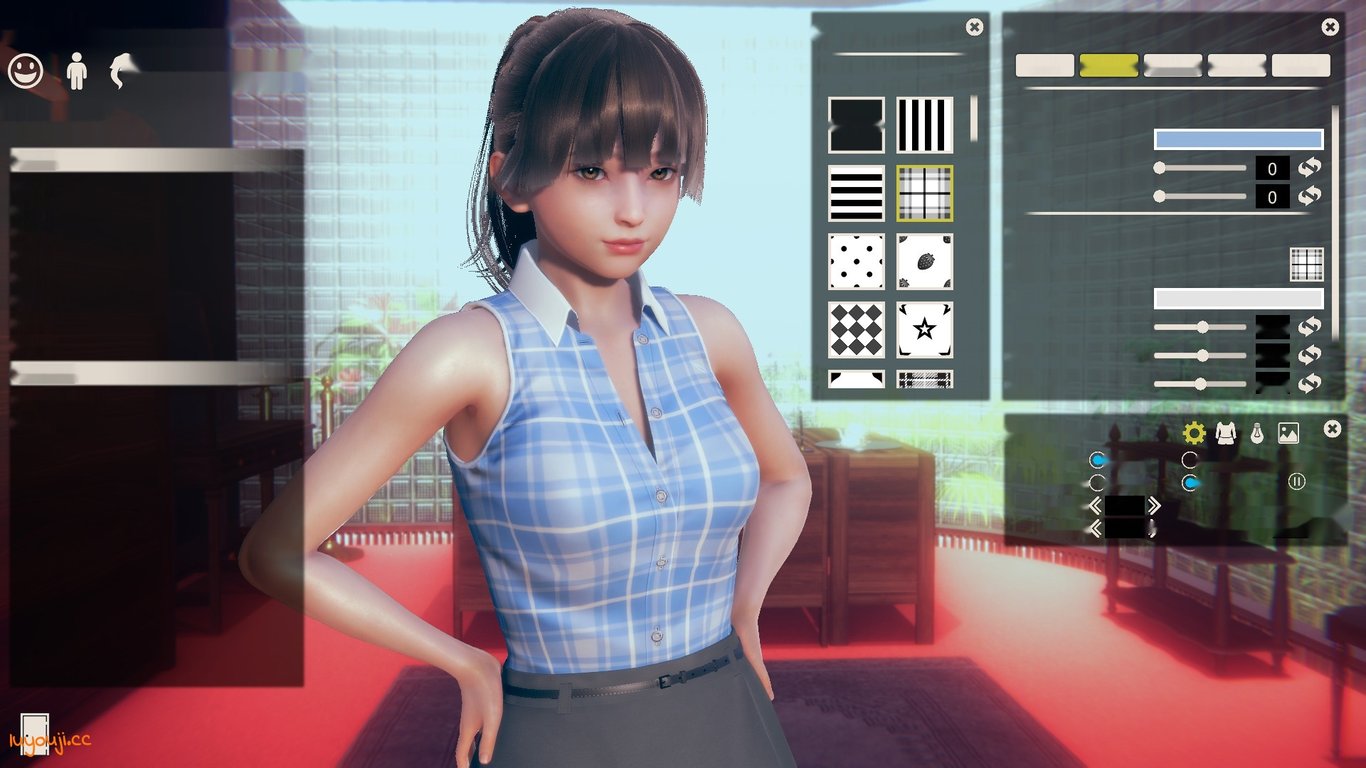Click the yellow gear settings icon
Viewport: 1366px width, 768px height.
point(1194,431)
